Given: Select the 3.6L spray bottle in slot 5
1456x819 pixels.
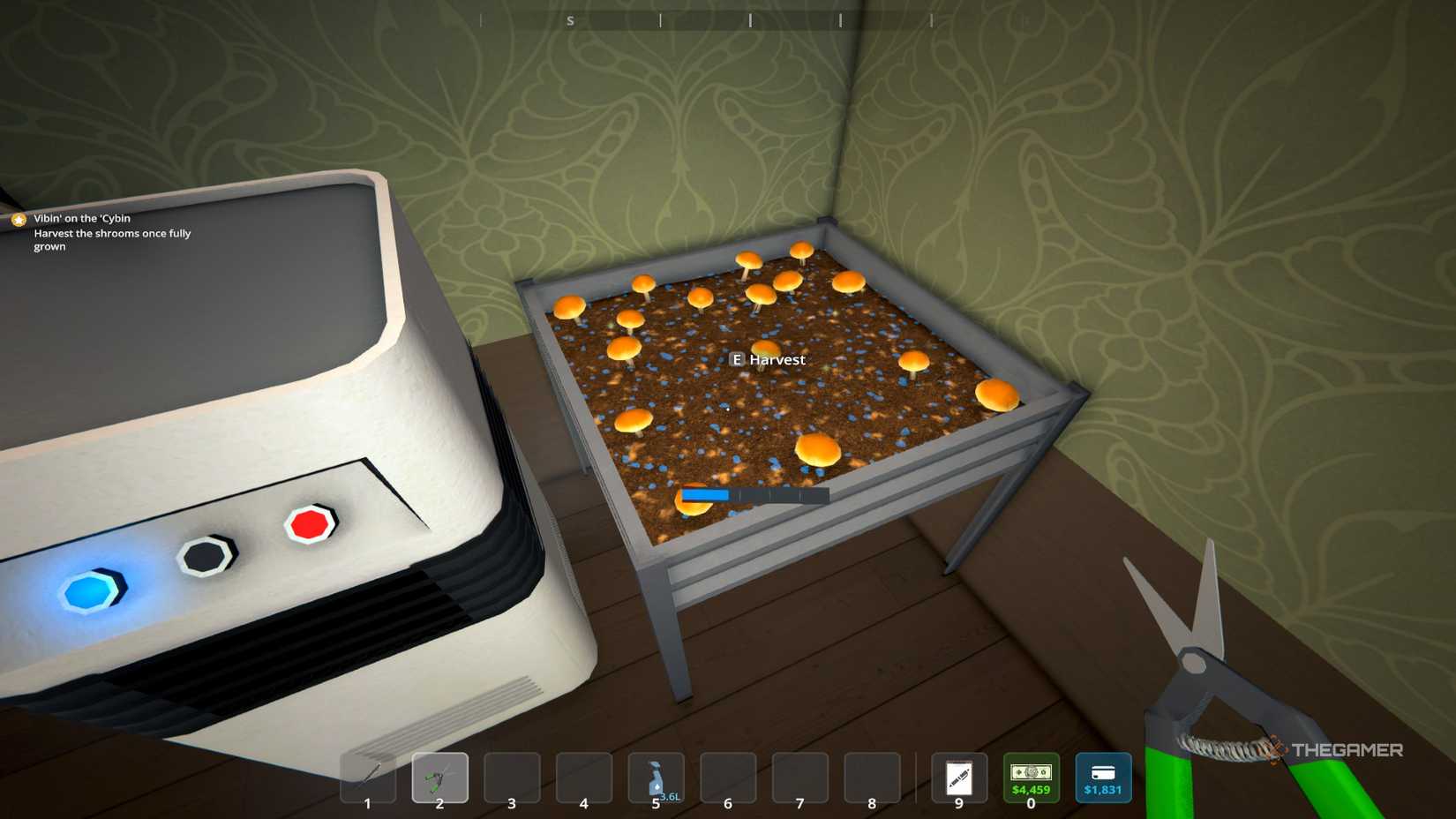Looking at the screenshot, I should pyautogui.click(x=656, y=778).
